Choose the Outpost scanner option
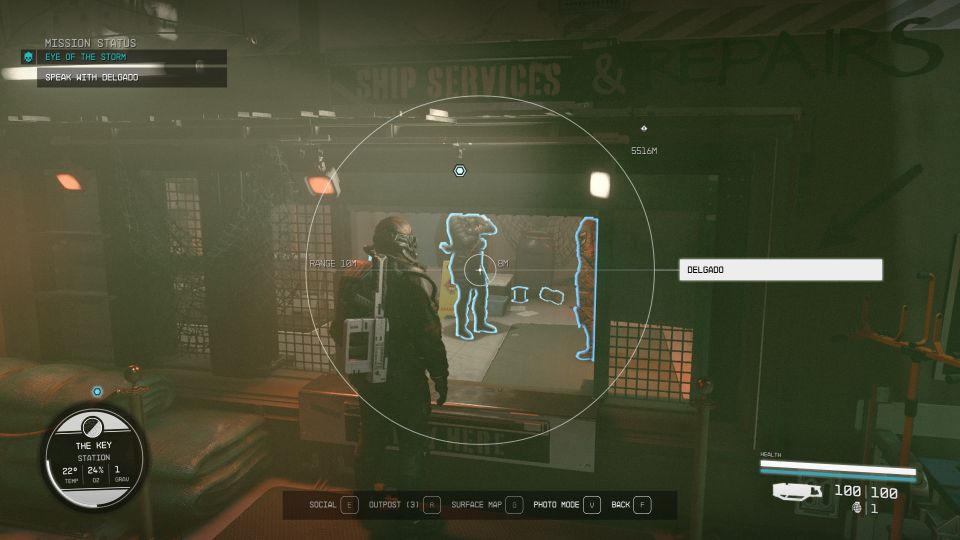The width and height of the screenshot is (960, 540). 403,505
